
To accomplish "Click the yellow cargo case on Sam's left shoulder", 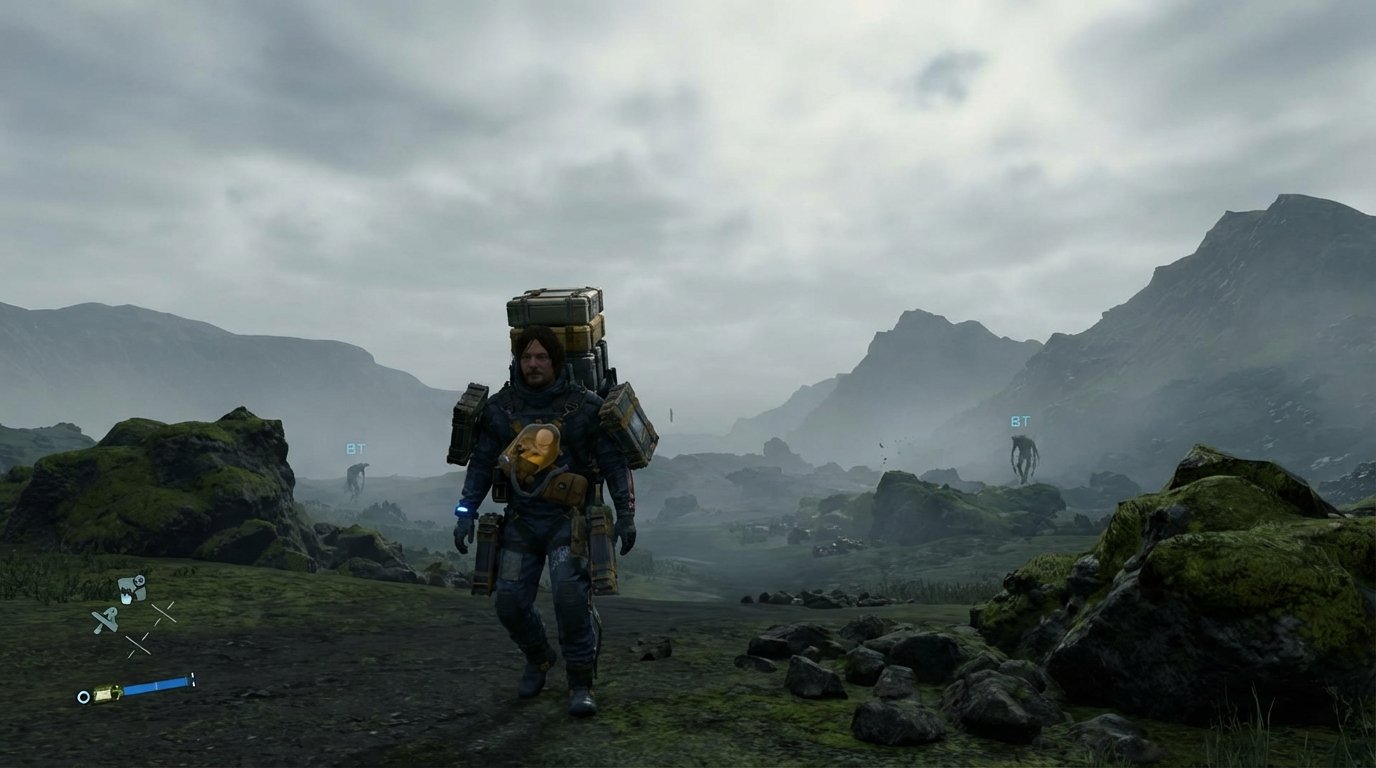I will tap(630, 427).
